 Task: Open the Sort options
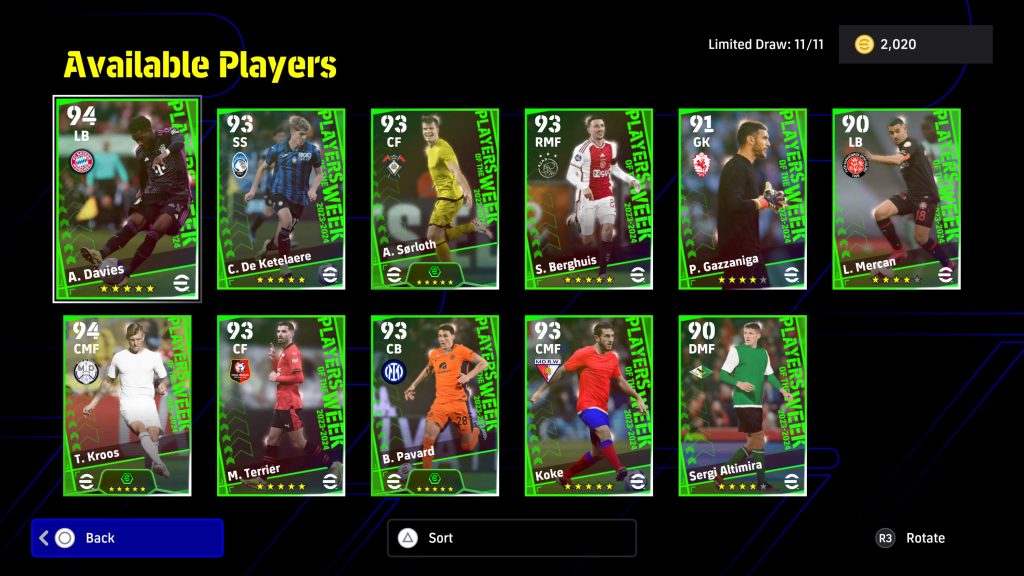(511, 538)
